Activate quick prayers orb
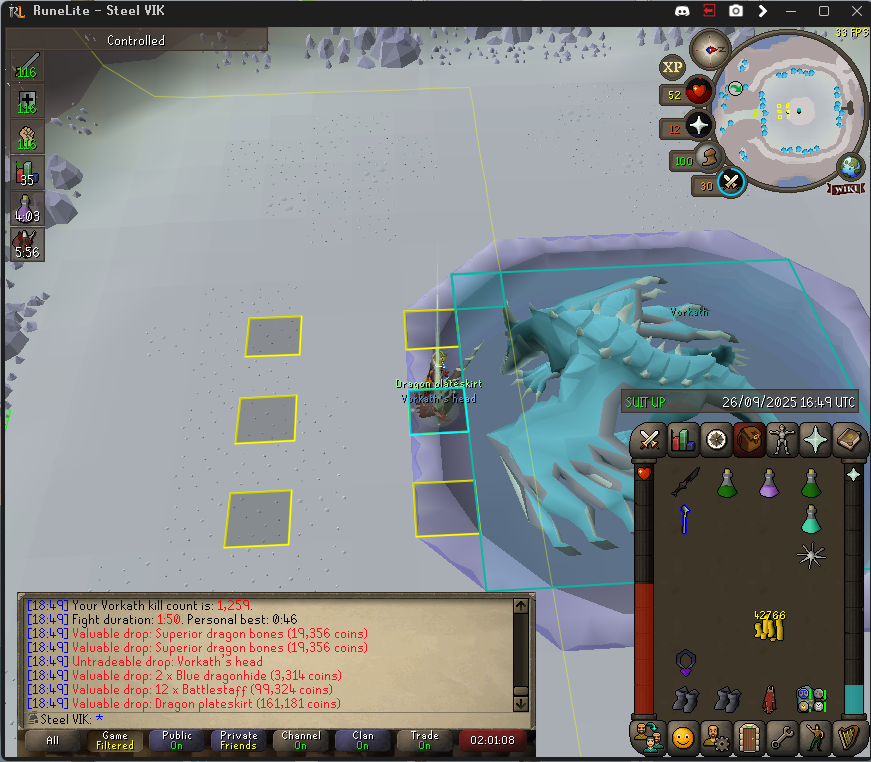871x762 pixels. 698,126
